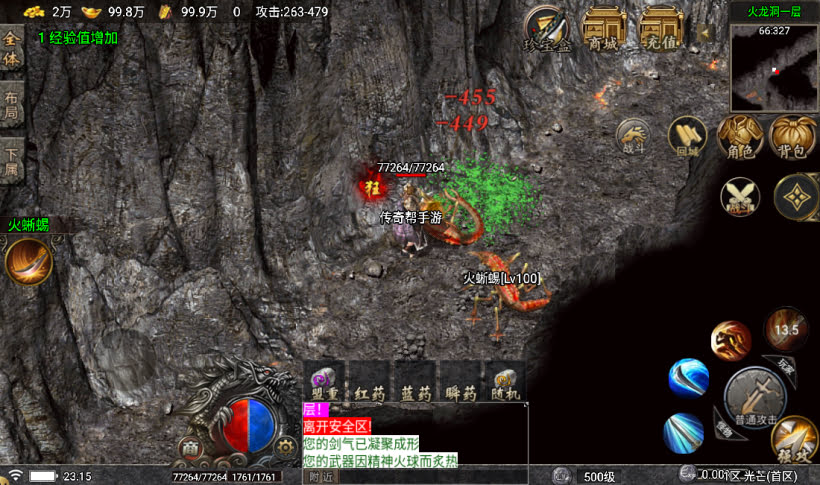The image size is (820, 485).
Task: Use the 回城 return-to-town scroll
Action: (x=687, y=135)
